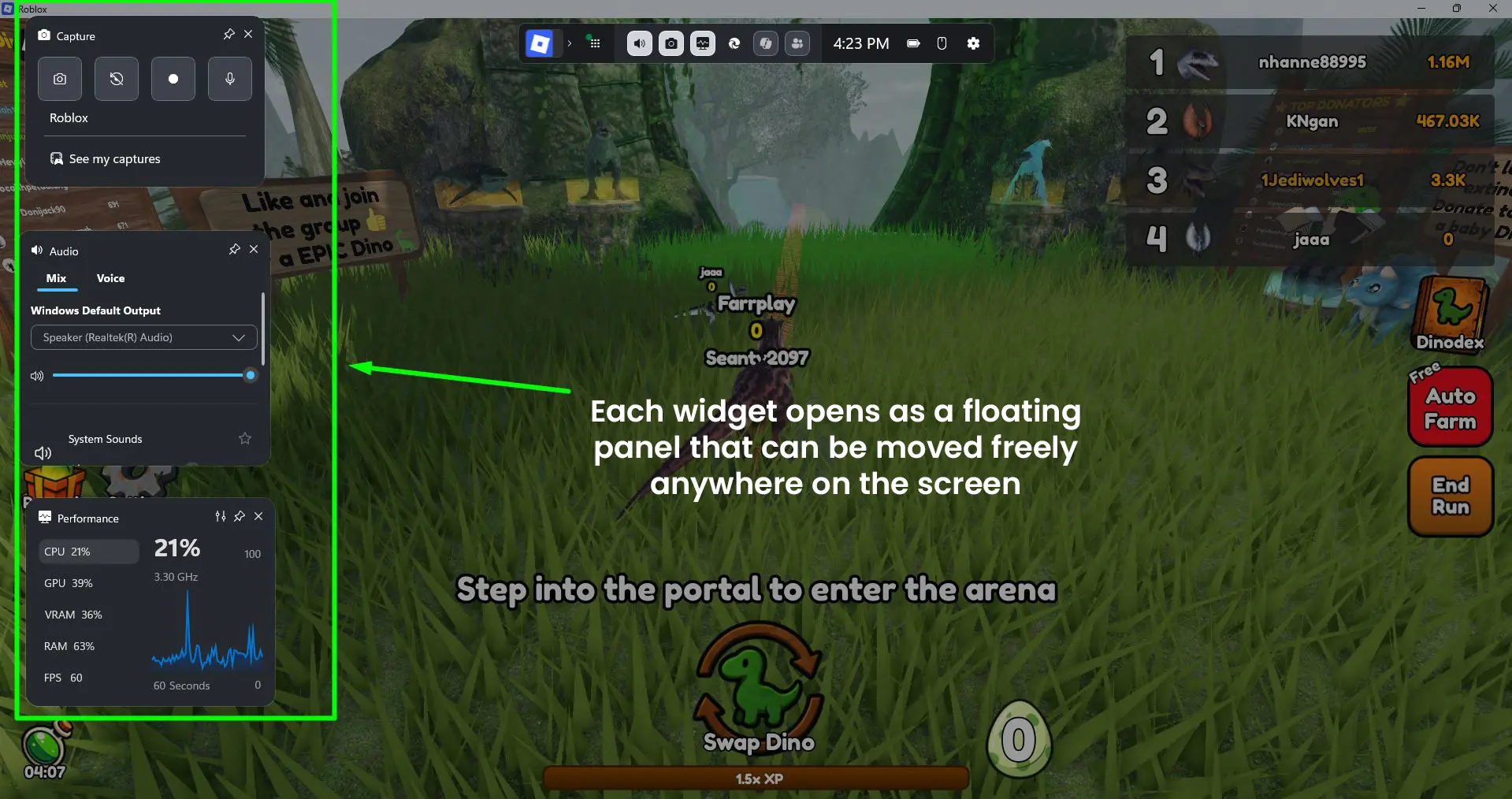
Task: Favorite System Sounds with the star
Action: [x=244, y=439]
